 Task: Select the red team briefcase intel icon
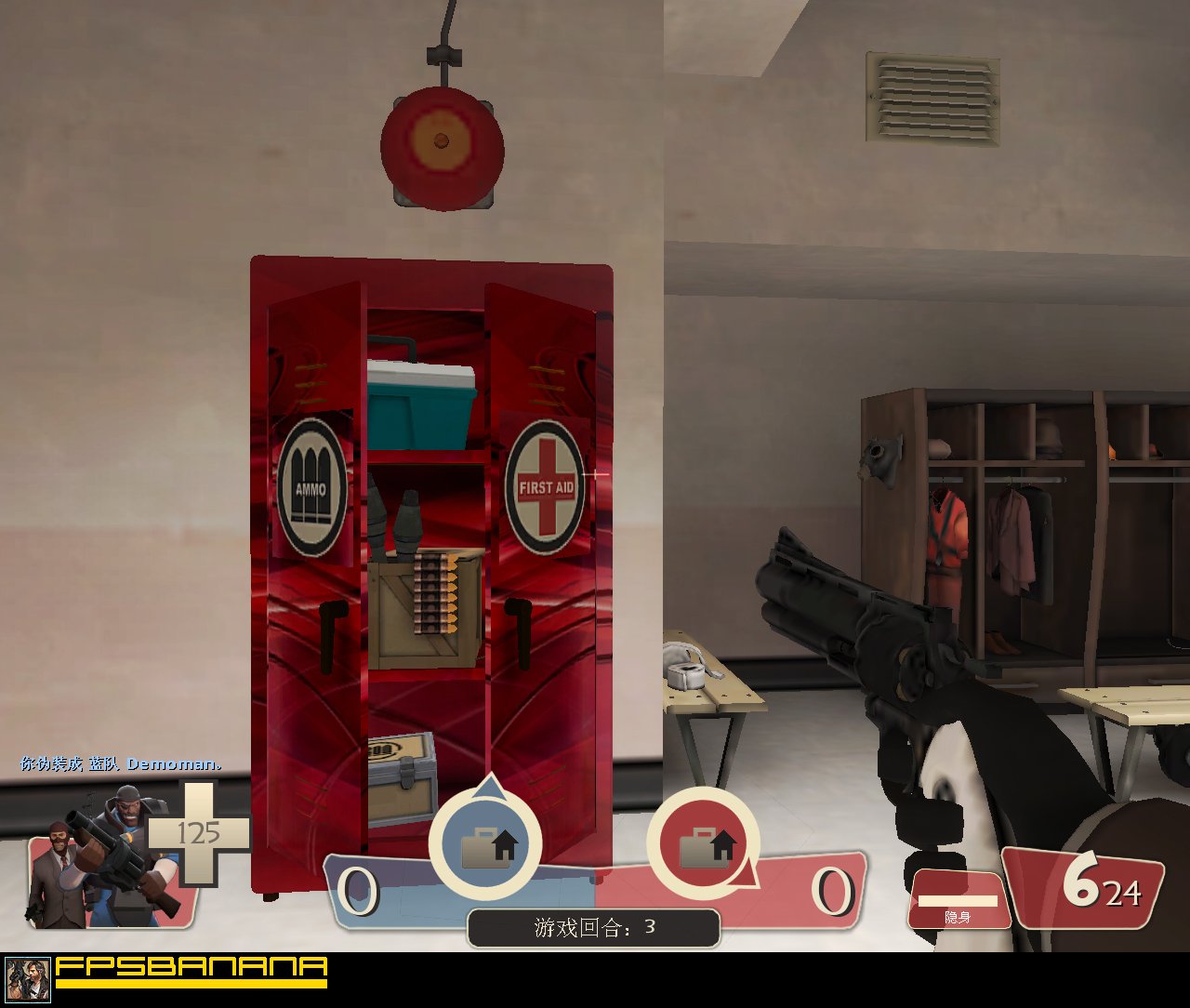pos(708,847)
